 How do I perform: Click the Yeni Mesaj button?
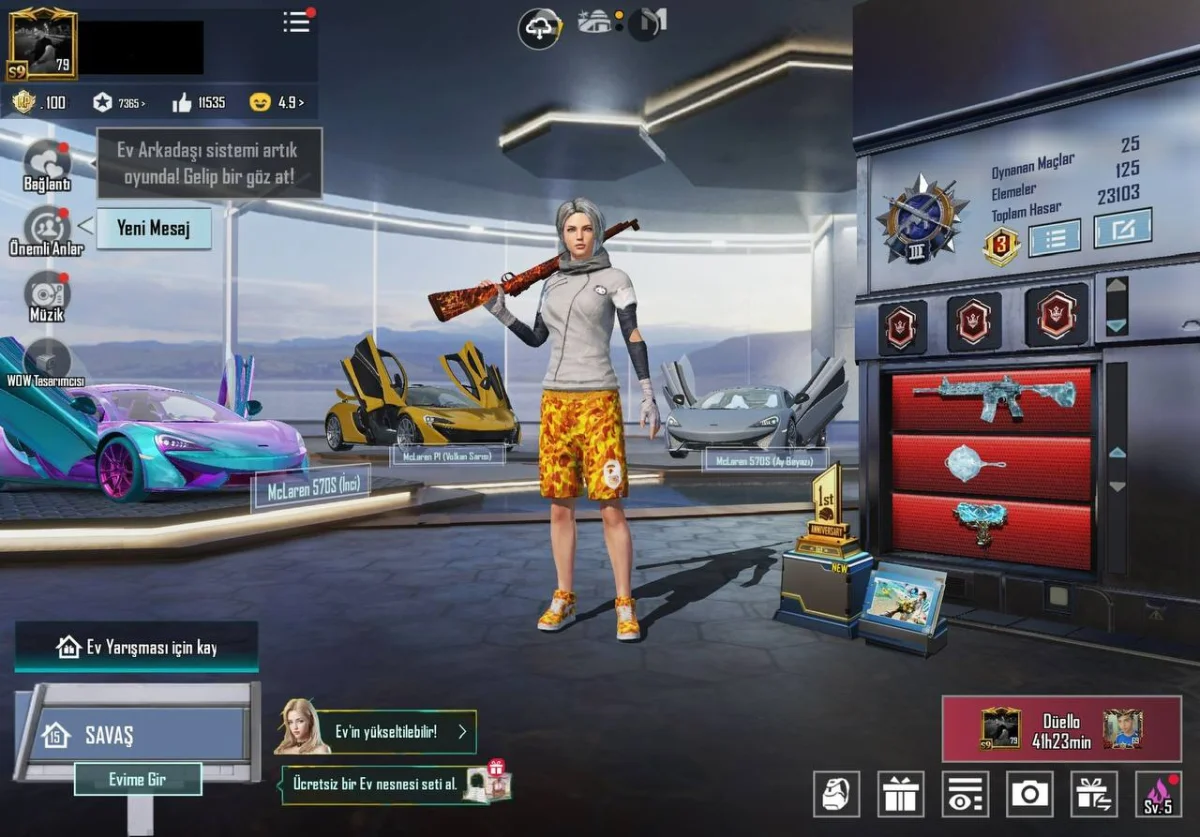point(153,228)
